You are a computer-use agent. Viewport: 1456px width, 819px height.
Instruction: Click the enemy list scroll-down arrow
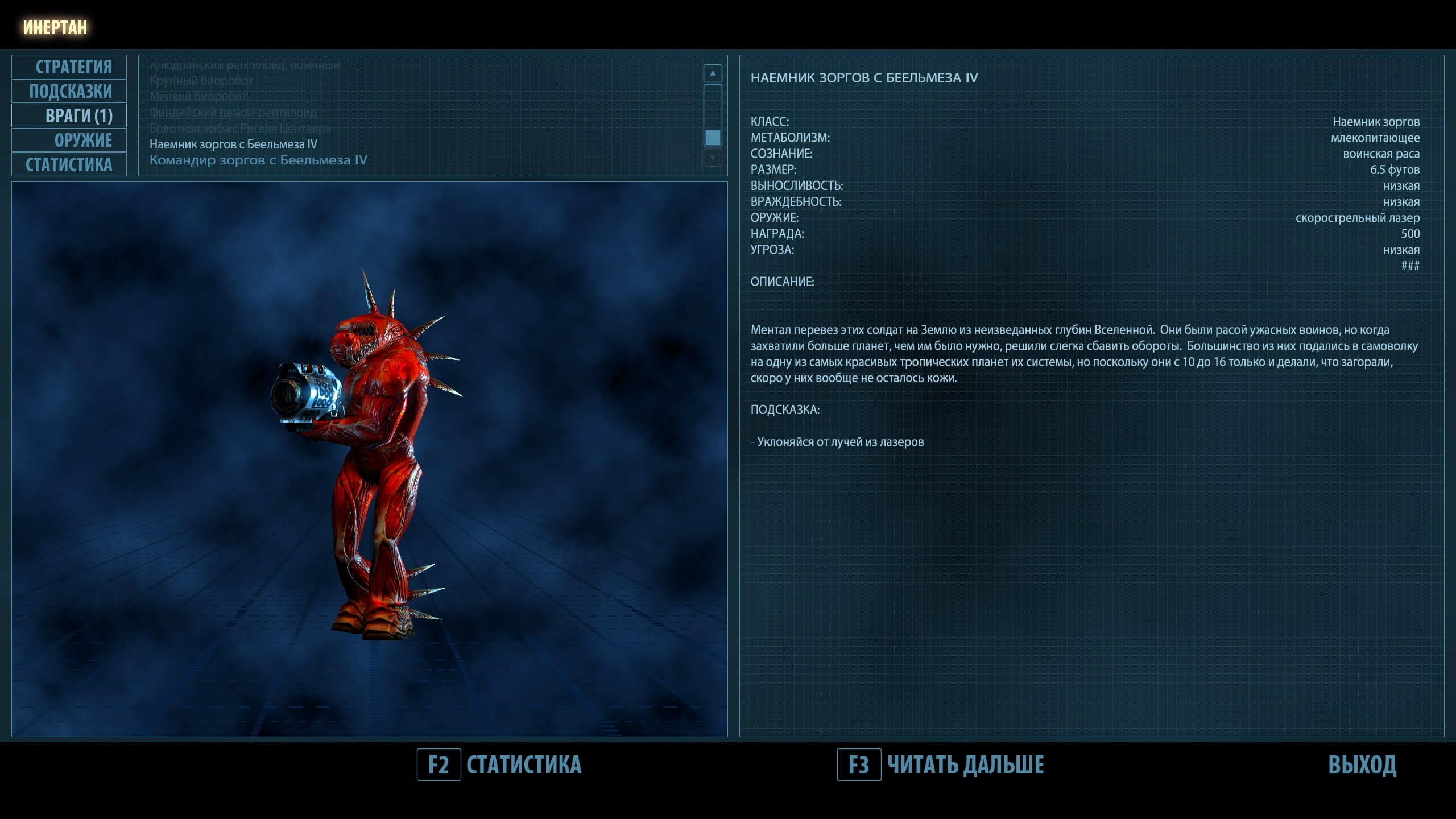point(713,157)
